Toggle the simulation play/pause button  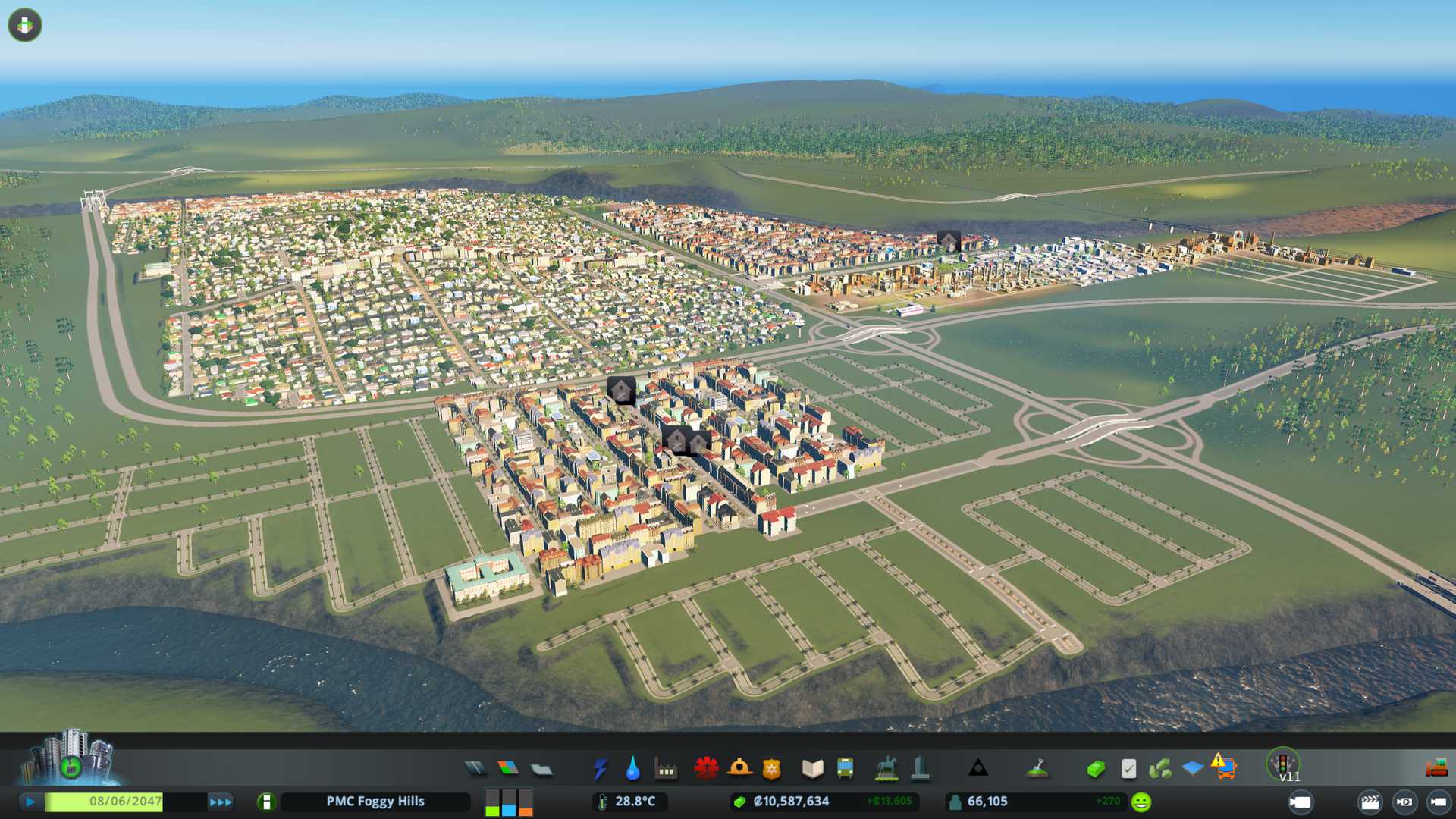point(30,802)
